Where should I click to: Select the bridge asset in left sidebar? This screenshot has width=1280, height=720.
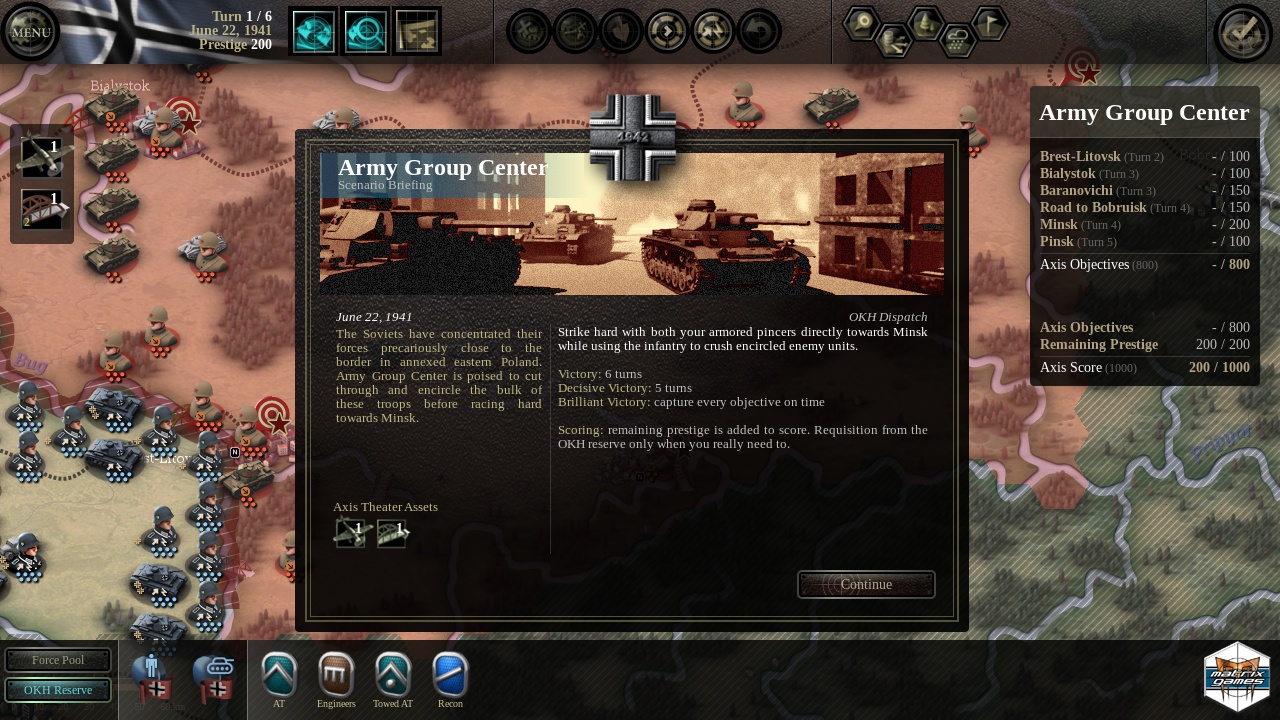pyautogui.click(x=42, y=209)
